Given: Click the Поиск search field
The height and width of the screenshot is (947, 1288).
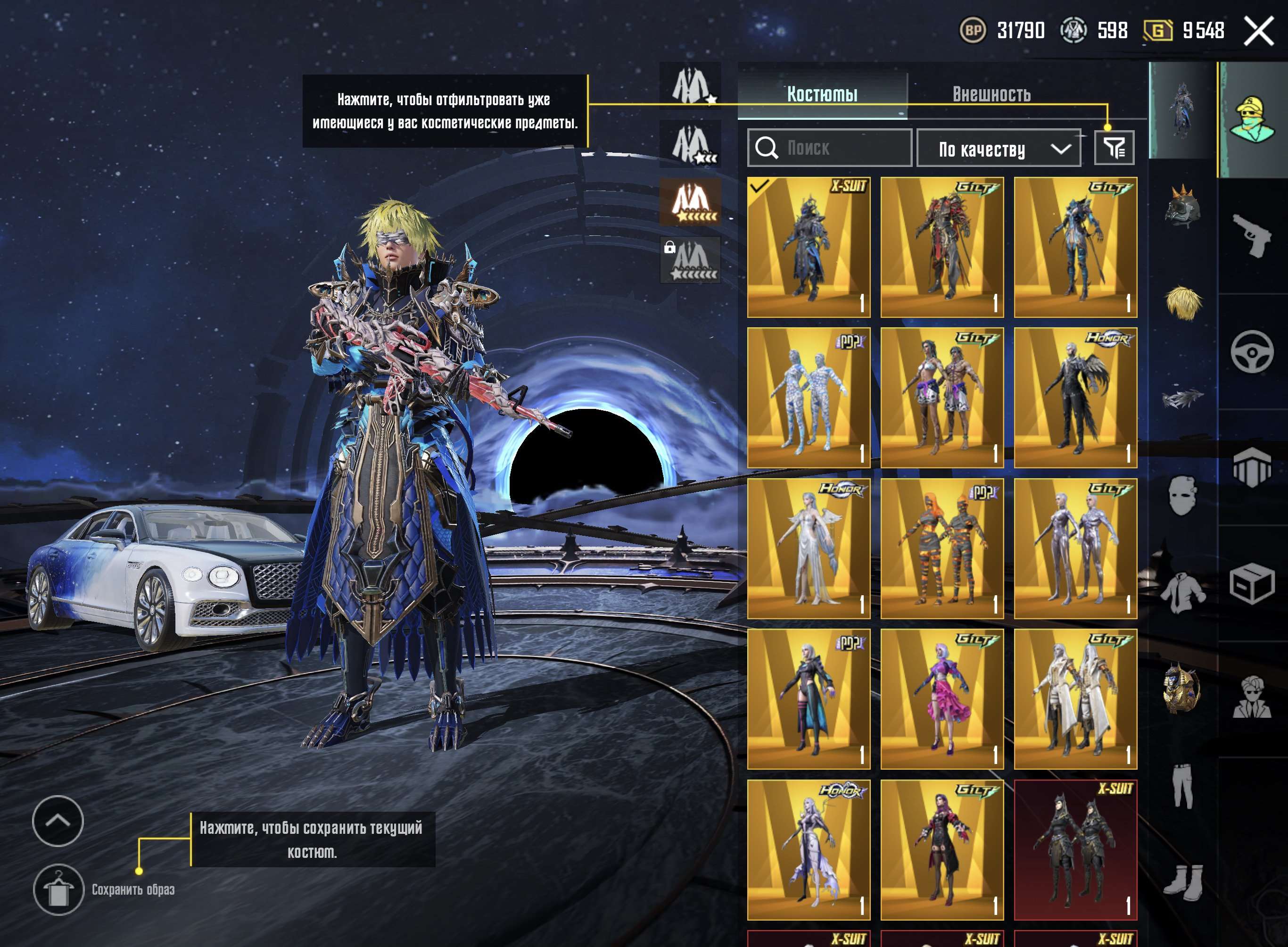Looking at the screenshot, I should click(x=830, y=148).
